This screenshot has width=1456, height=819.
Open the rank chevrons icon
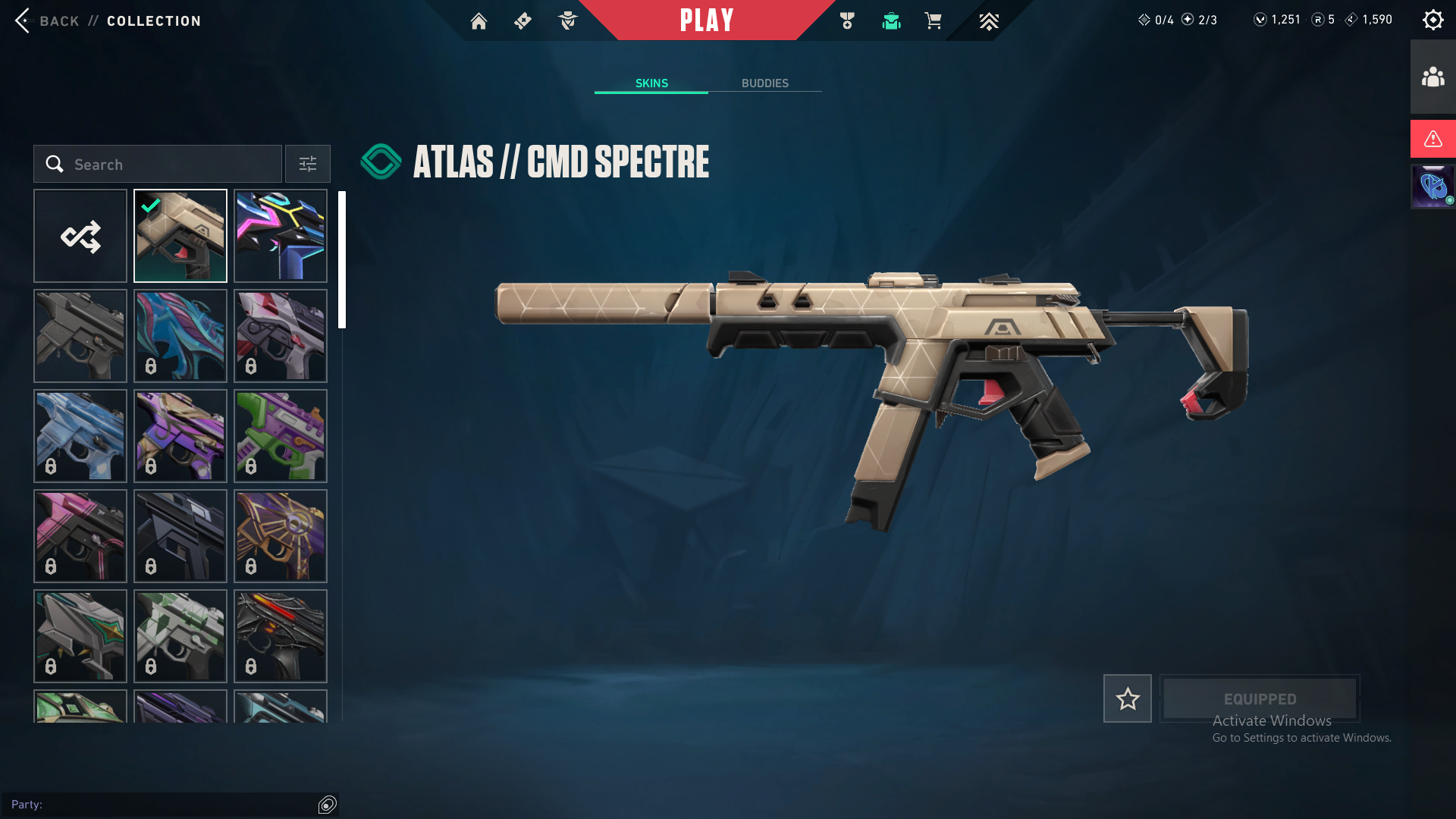point(989,21)
